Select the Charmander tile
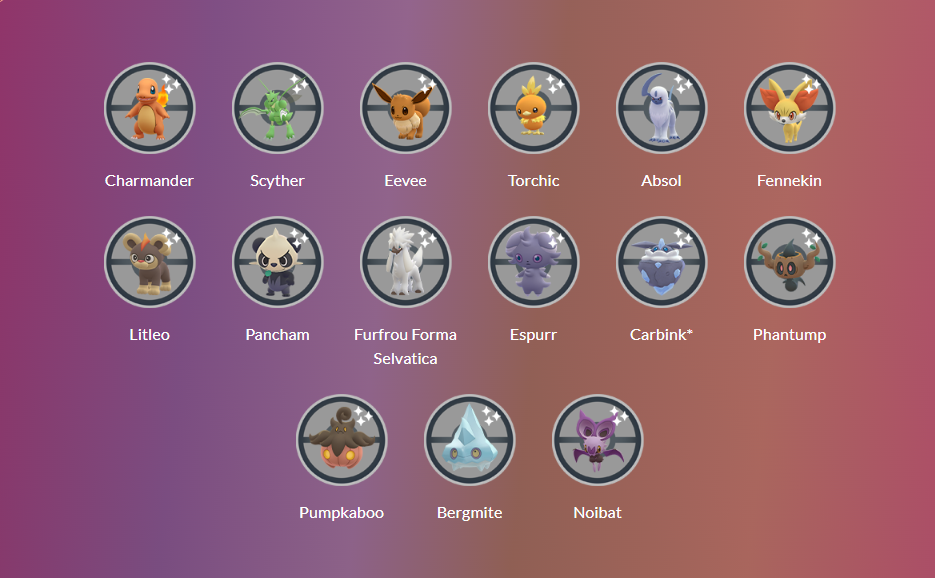The width and height of the screenshot is (935, 578). click(149, 108)
